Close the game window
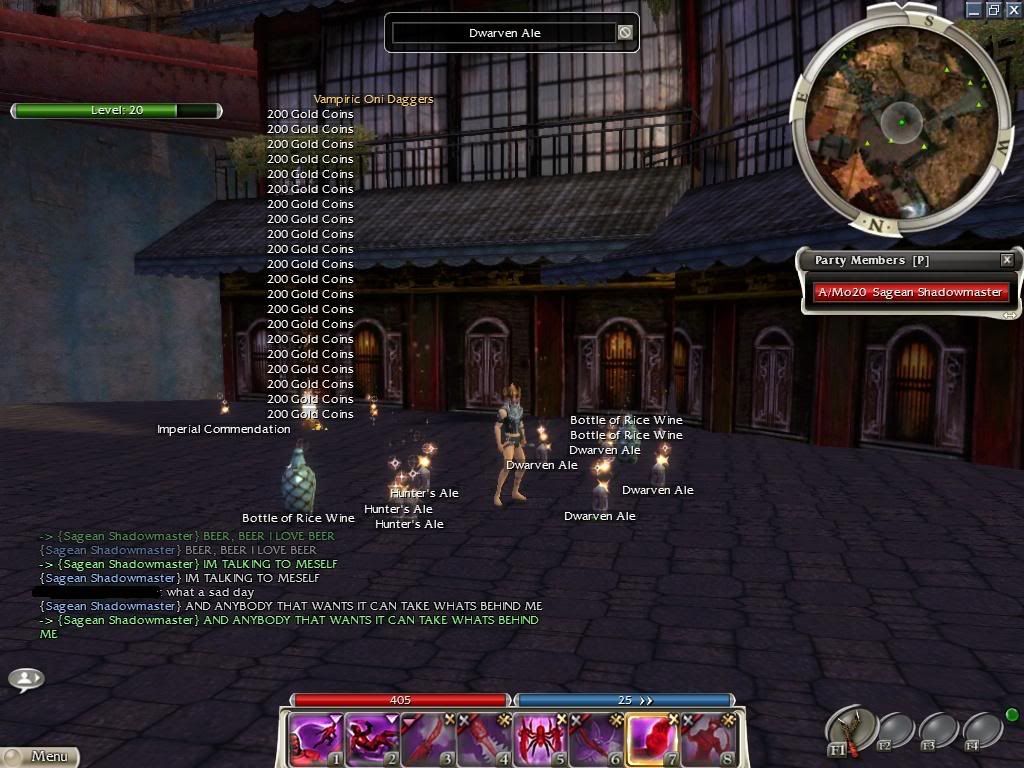The width and height of the screenshot is (1024, 768). [x=1012, y=9]
